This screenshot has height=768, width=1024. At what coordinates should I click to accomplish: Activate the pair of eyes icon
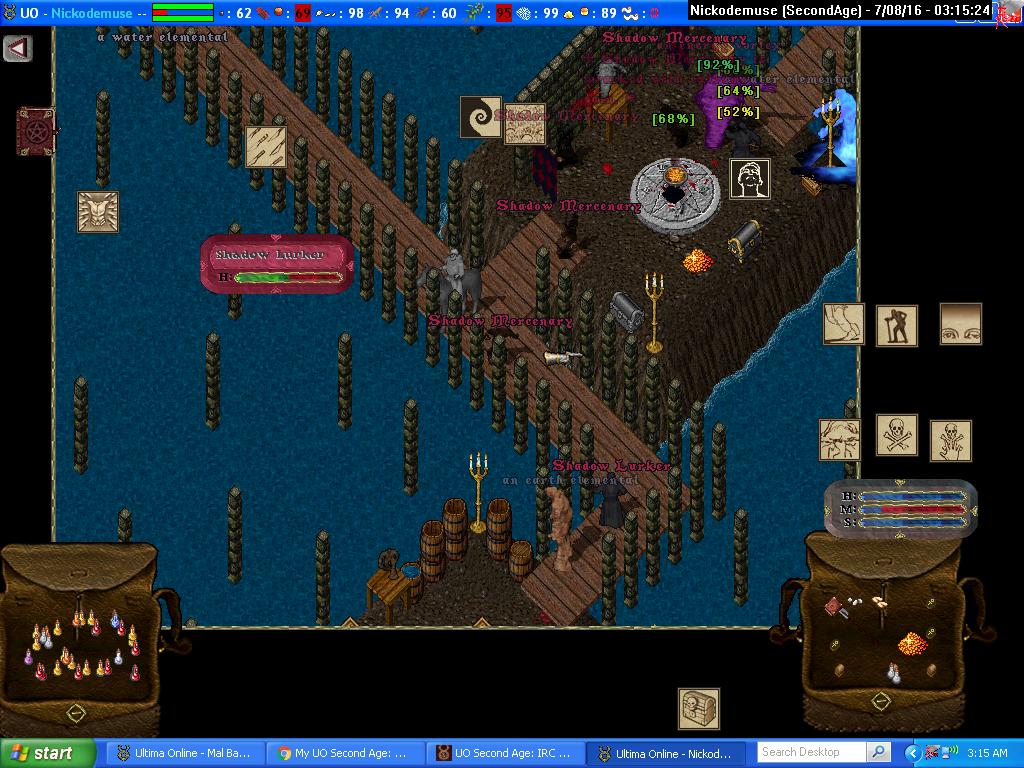[x=960, y=324]
